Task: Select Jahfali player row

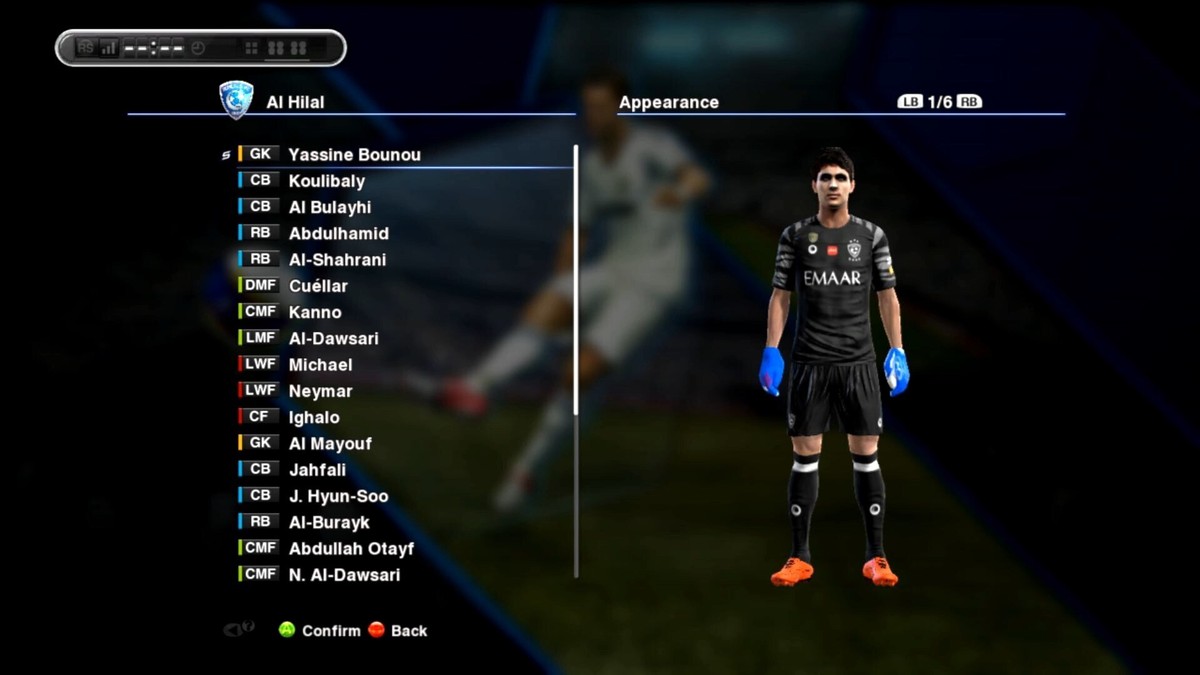Action: click(317, 470)
